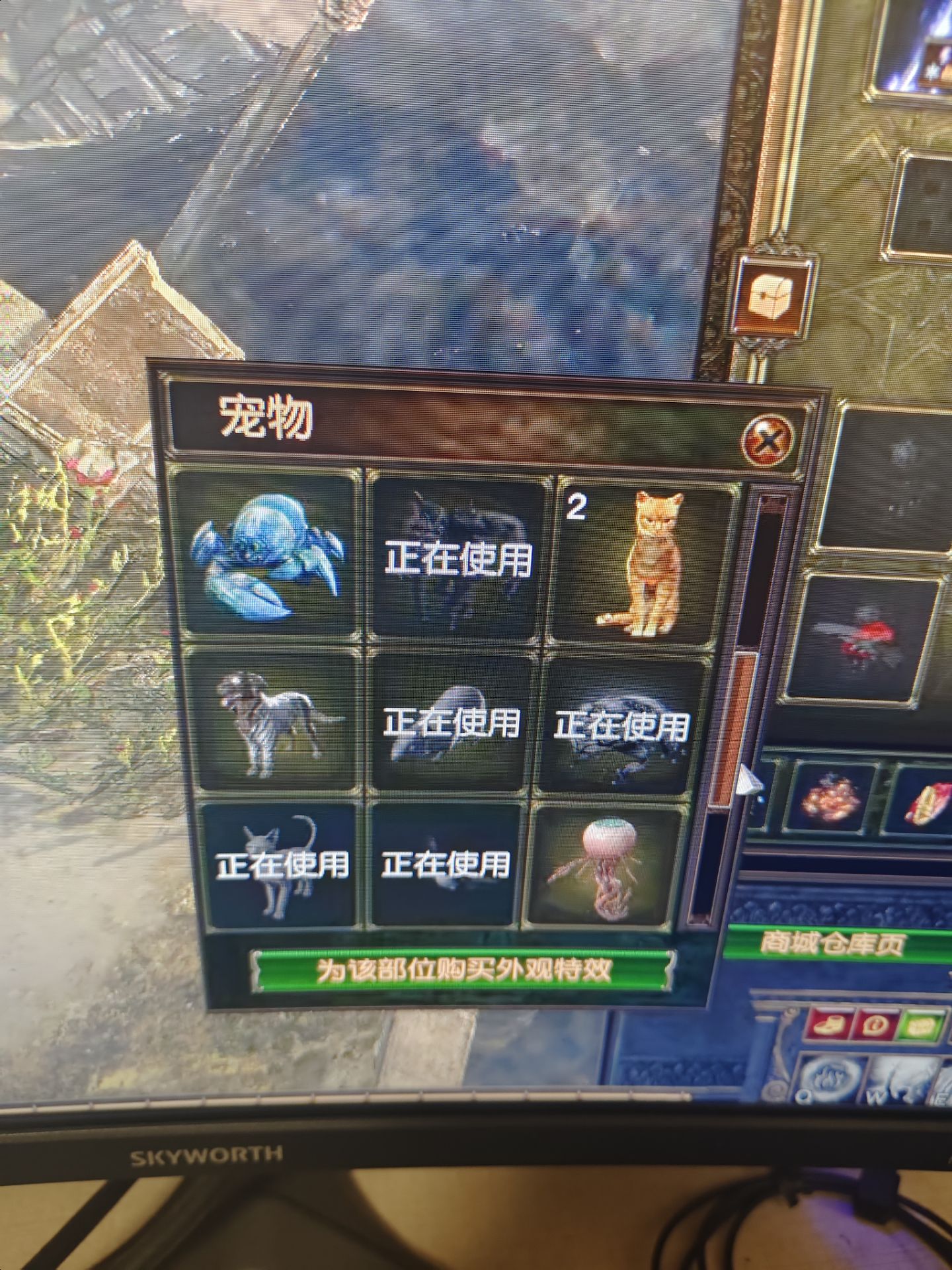Click the coin info icon in the shop bar
The height and width of the screenshot is (1270, 952).
(x=874, y=1025)
